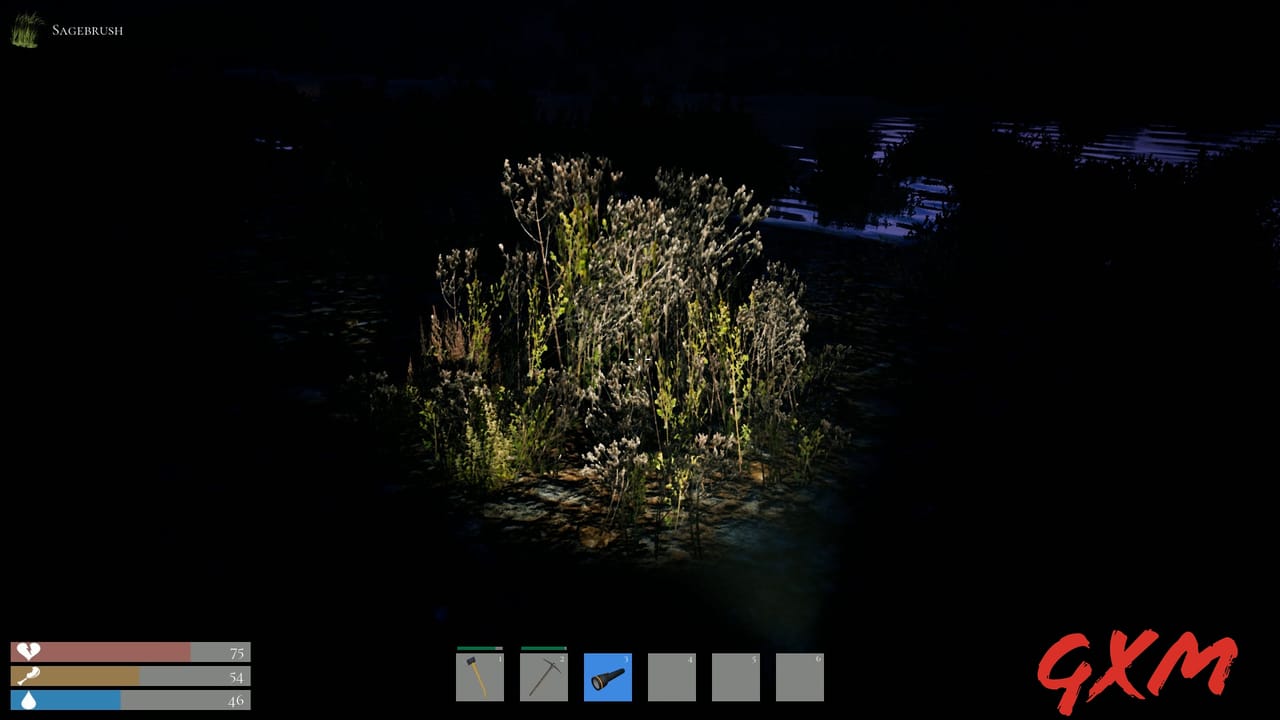
Task: Click the water droplet thirst icon
Action: coord(28,700)
